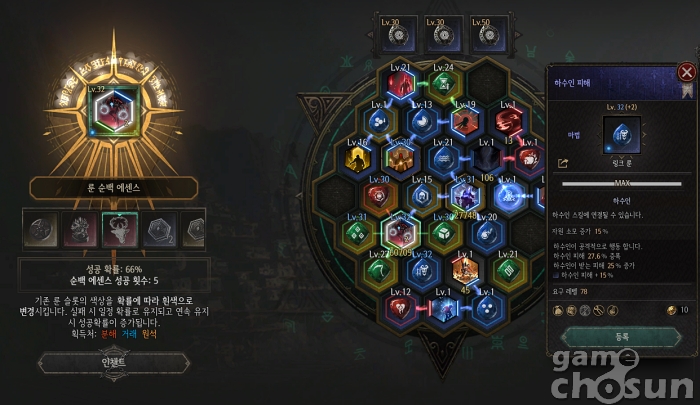The image size is (700, 405).
Task: Pick the green Lv.31 dice rune
Action: [x=358, y=233]
